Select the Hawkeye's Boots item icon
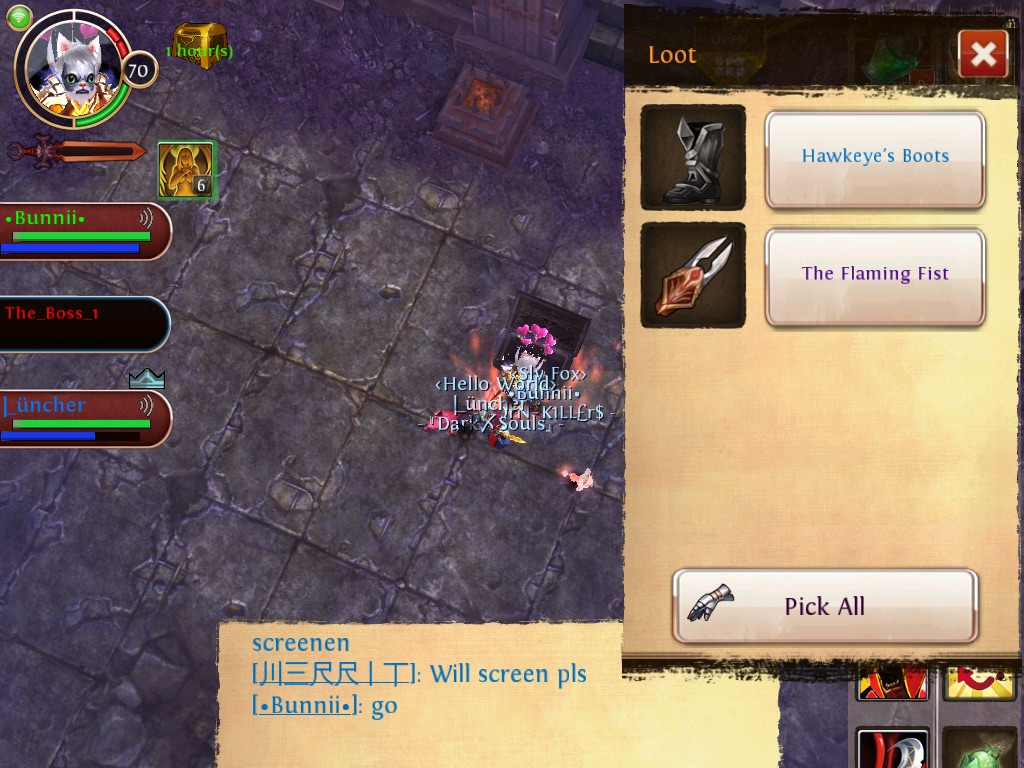The height and width of the screenshot is (768, 1024). [x=693, y=157]
